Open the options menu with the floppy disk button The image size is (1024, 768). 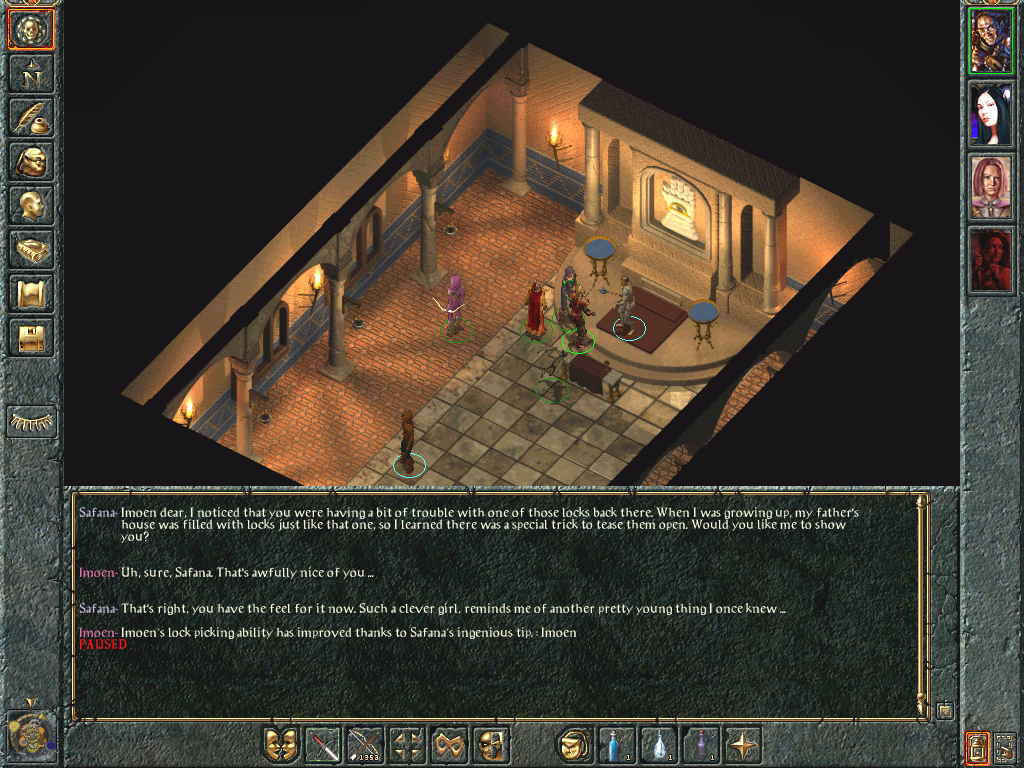[31, 337]
